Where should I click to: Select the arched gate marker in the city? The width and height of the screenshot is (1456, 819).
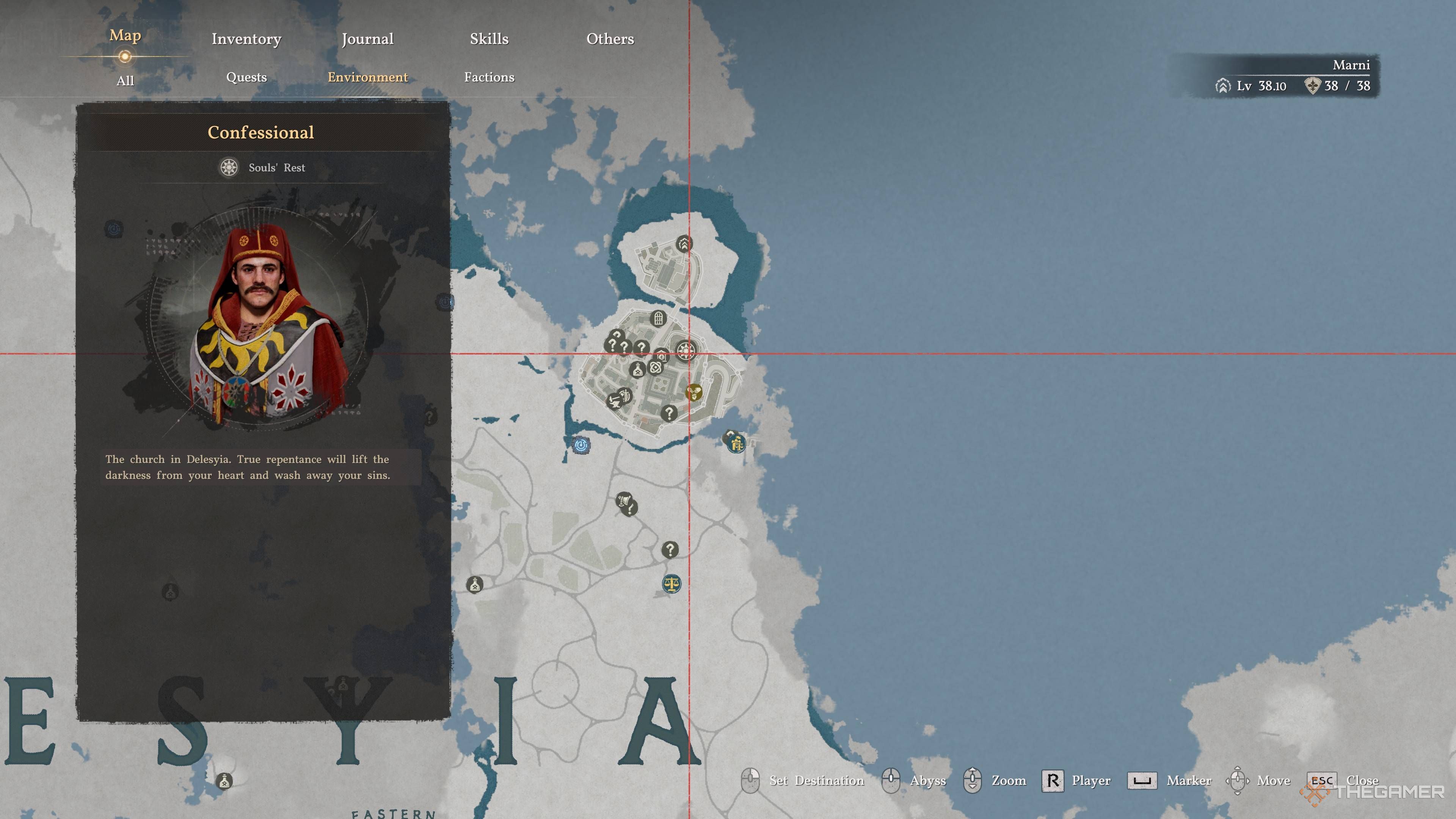pyautogui.click(x=658, y=318)
